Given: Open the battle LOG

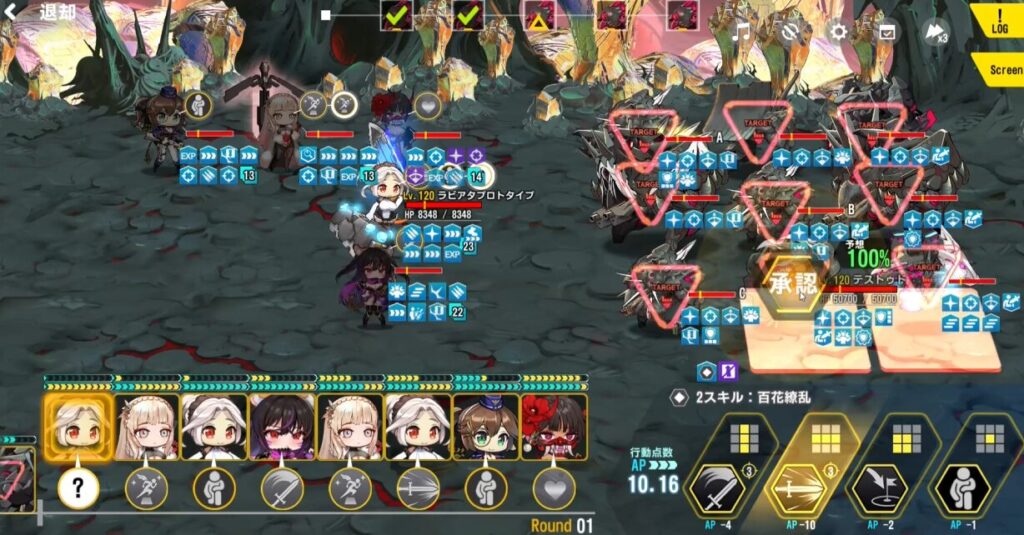Looking at the screenshot, I should coord(1001,22).
